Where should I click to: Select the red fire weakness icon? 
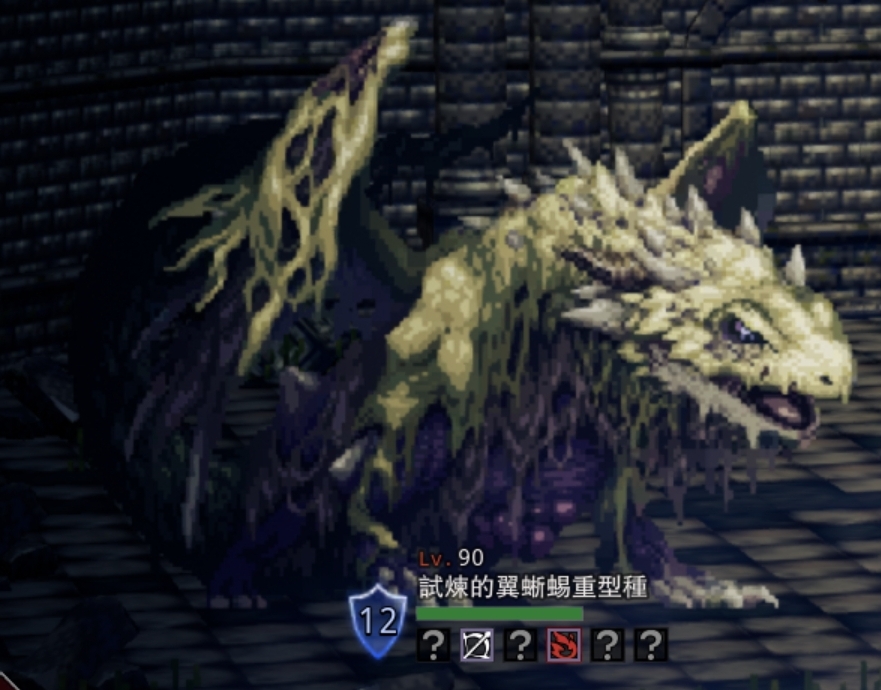(x=564, y=645)
